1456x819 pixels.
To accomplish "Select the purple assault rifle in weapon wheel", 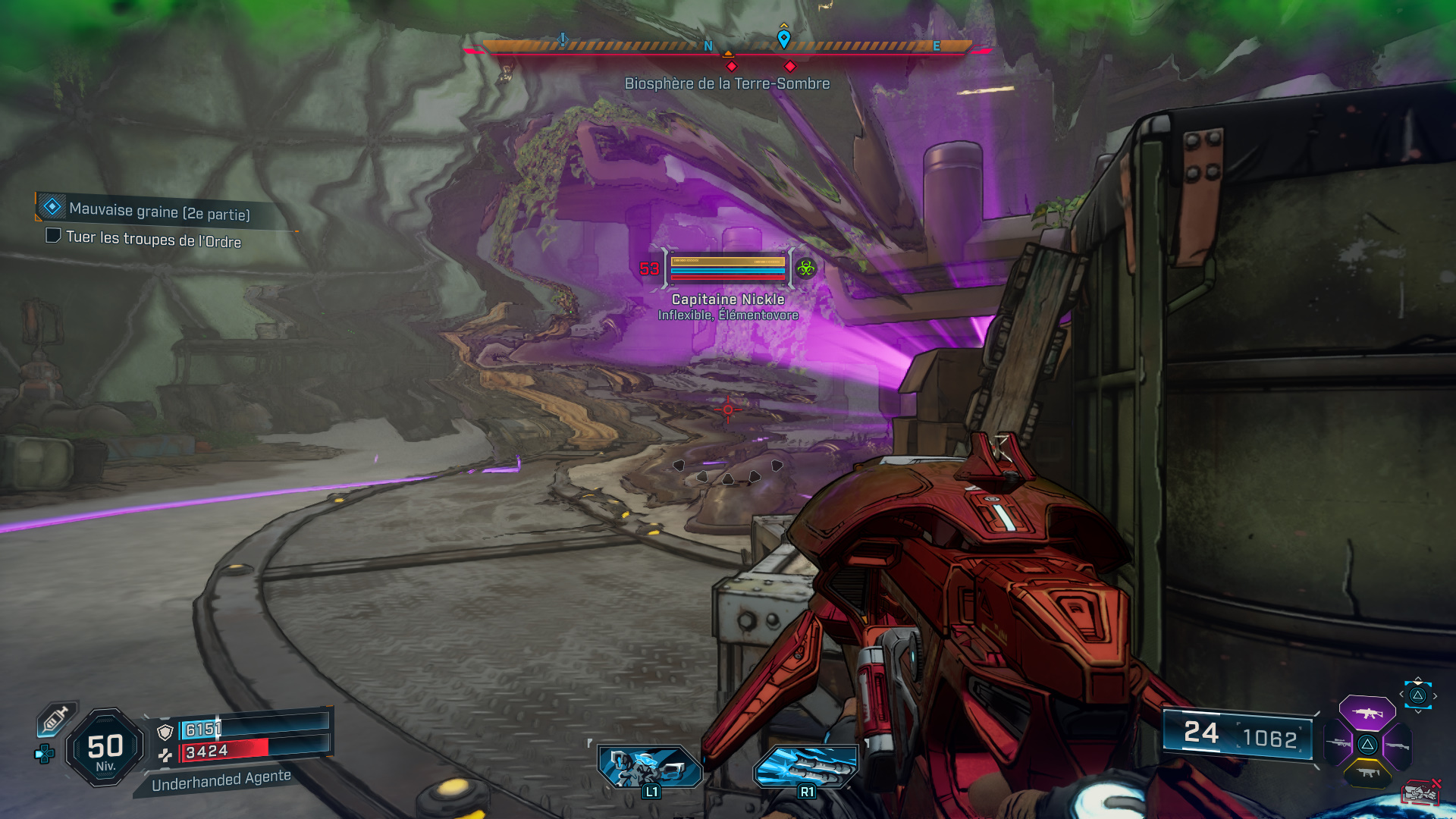I will tap(1367, 714).
